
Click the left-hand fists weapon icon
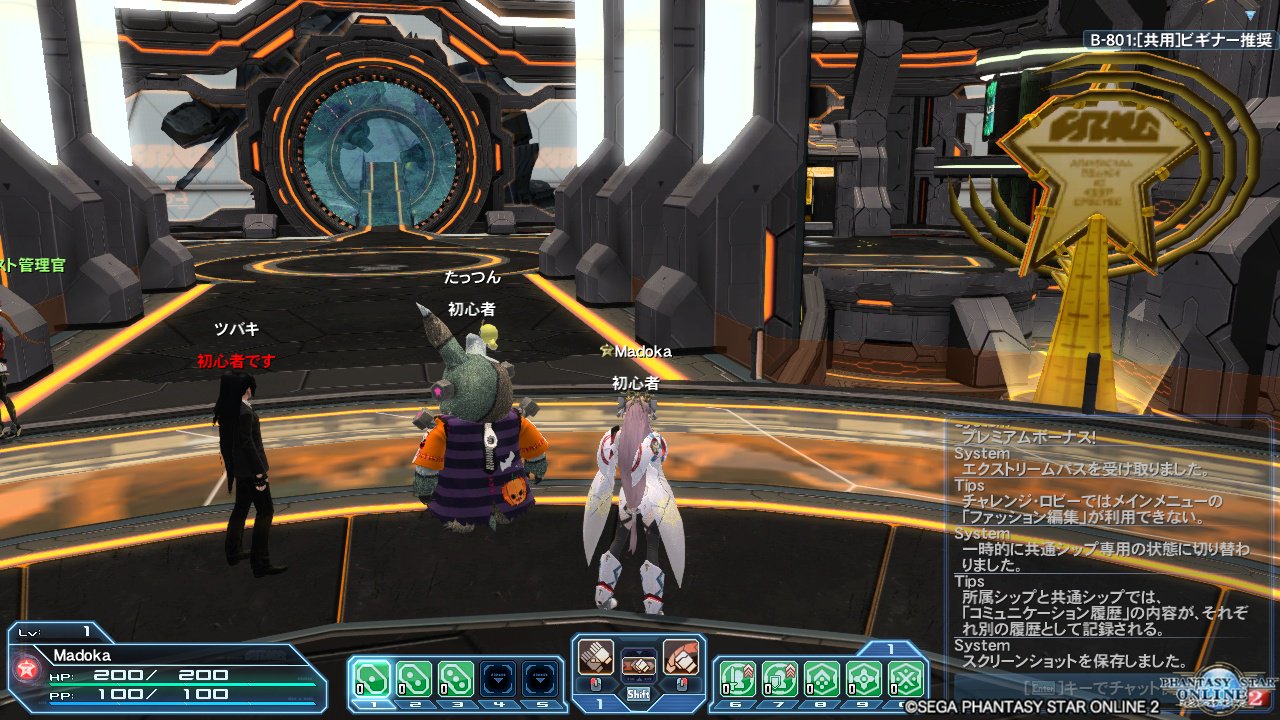[x=596, y=655]
